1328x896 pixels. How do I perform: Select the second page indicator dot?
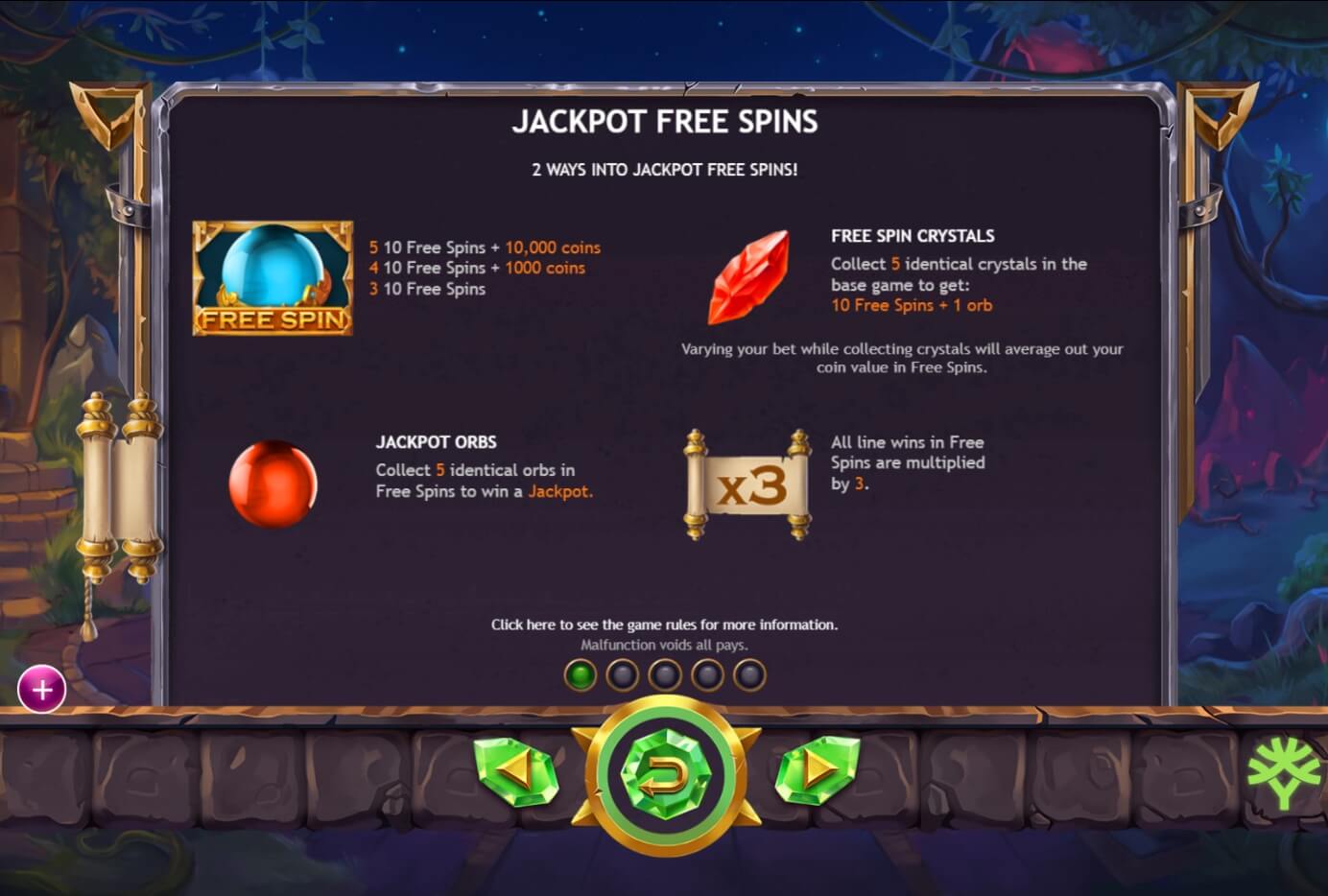[622, 674]
